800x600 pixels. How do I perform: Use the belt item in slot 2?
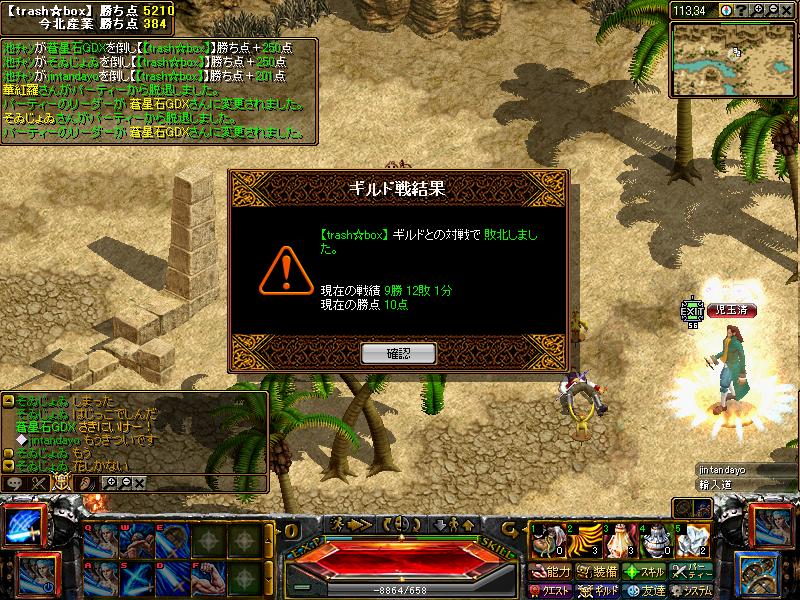tap(581, 540)
